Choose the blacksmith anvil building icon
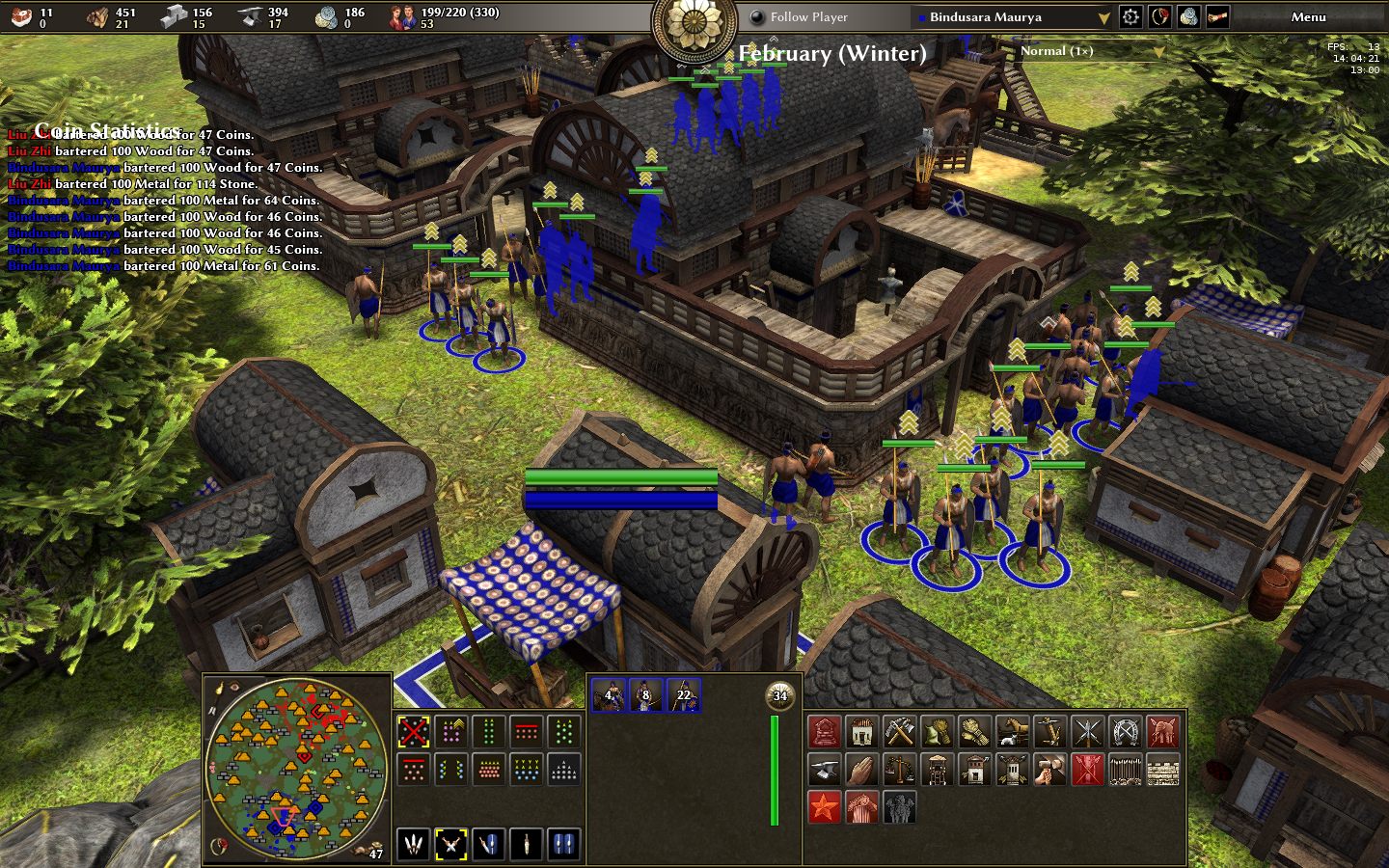Screen dimensions: 1389x868 tap(825, 770)
